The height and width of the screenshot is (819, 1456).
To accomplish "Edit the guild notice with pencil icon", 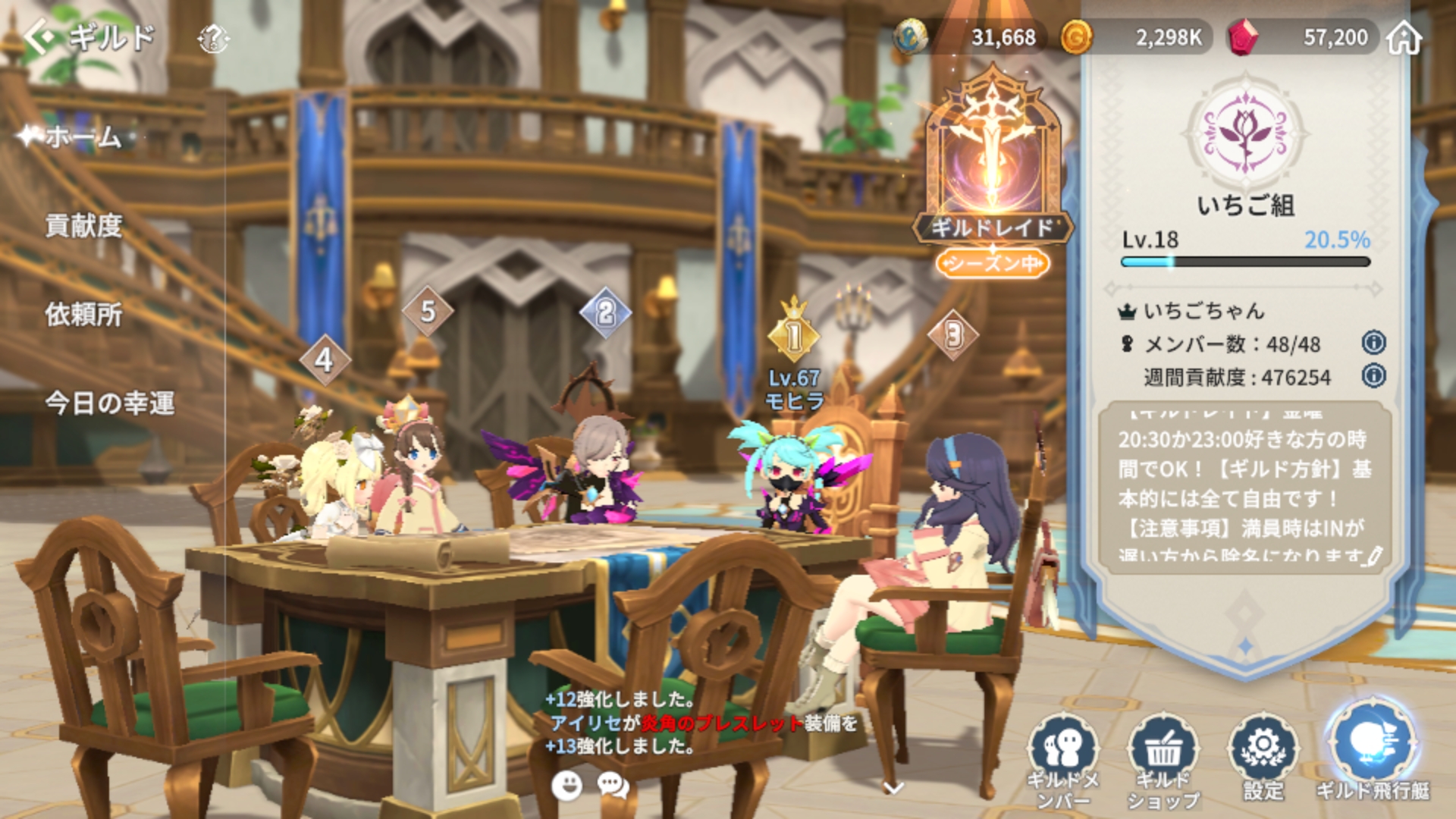I will (x=1372, y=557).
